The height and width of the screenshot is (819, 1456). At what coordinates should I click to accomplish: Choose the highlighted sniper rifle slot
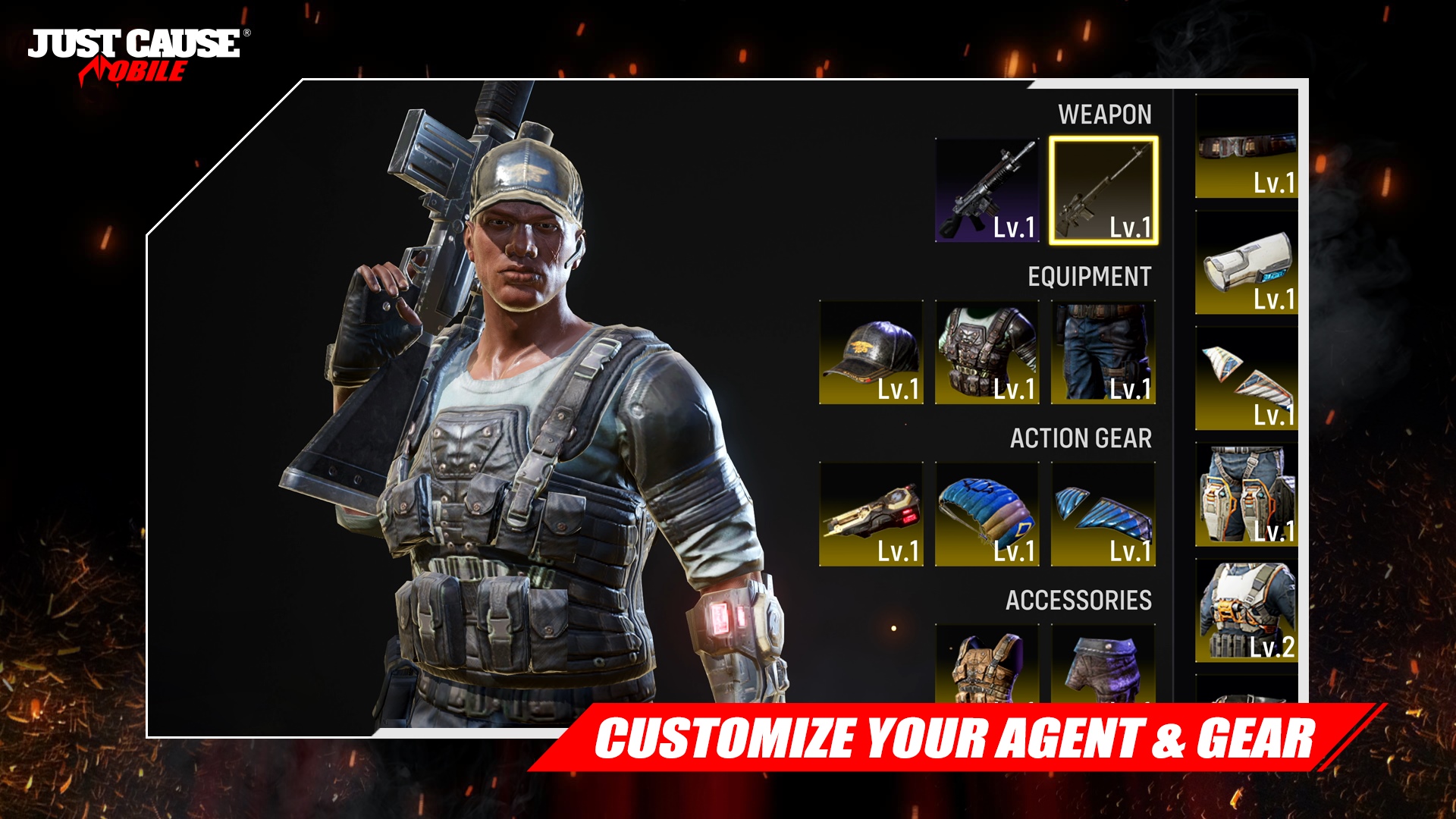[1103, 190]
